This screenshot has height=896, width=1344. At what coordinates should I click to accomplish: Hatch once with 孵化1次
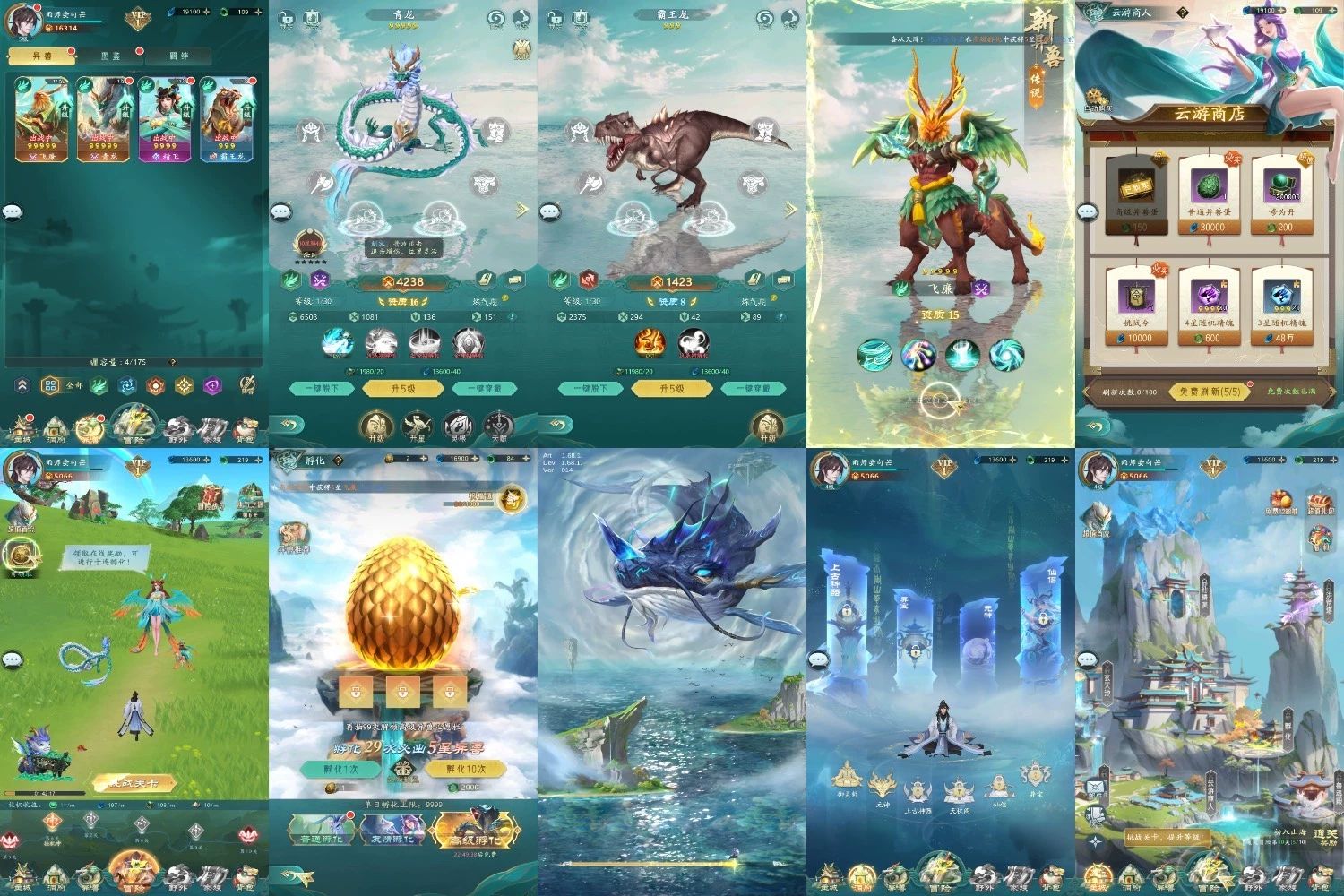pos(341,769)
